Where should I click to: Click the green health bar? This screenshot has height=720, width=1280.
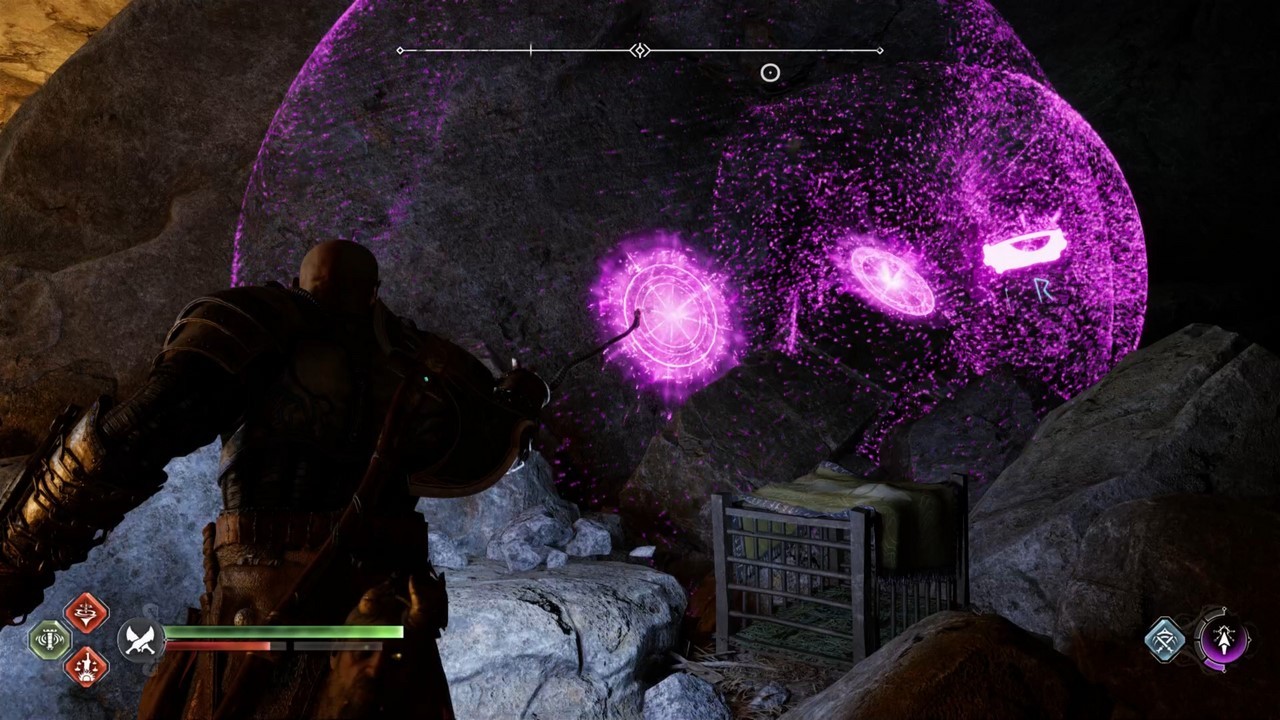pos(285,631)
